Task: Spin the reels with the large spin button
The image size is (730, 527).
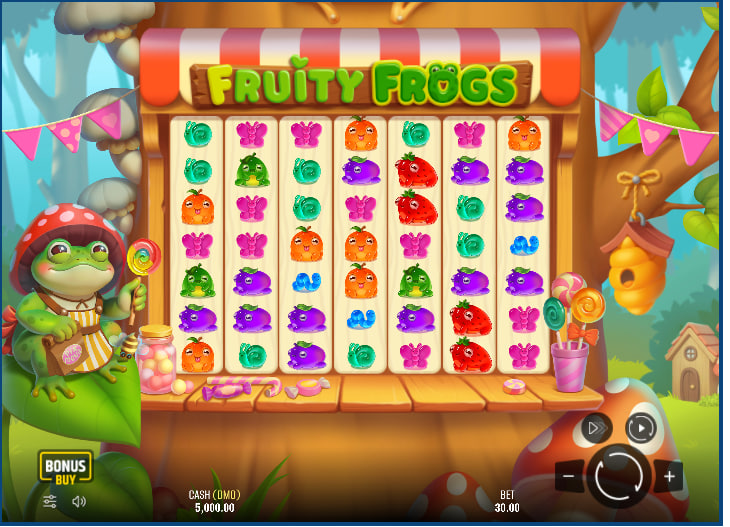Action: pyautogui.click(x=619, y=475)
